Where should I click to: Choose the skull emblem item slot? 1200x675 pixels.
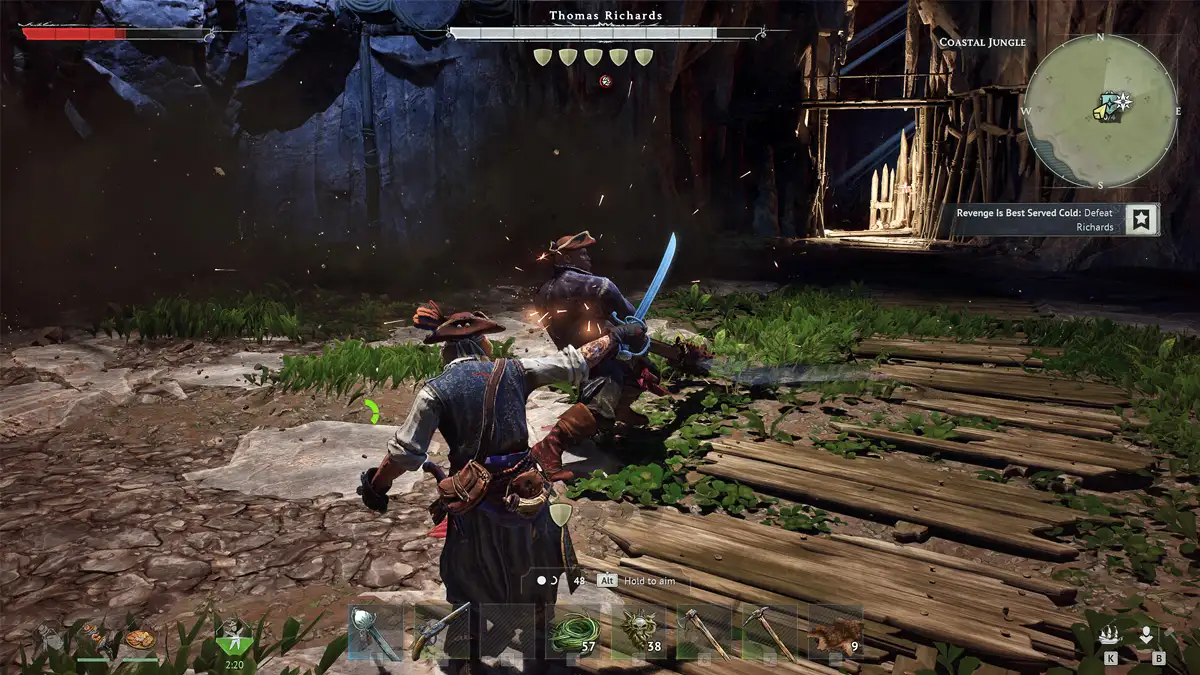point(638,632)
